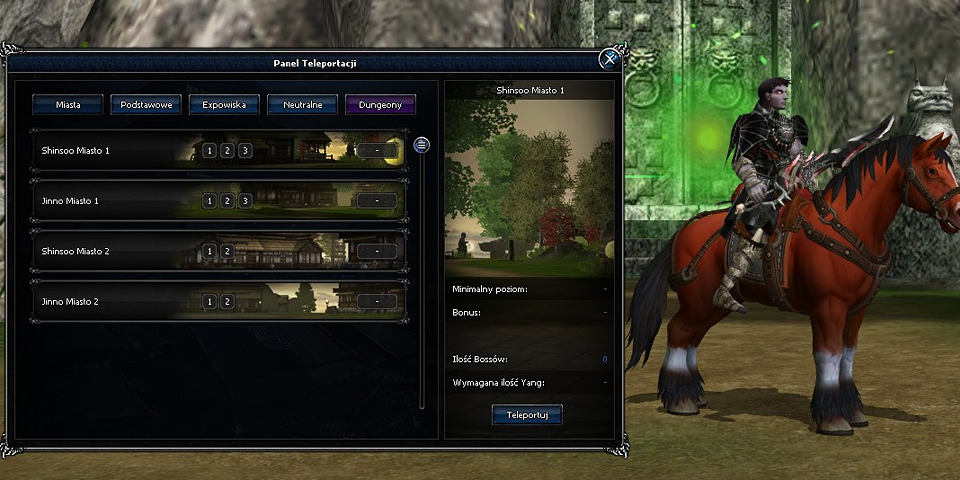Switch to the Miasta tab
The height and width of the screenshot is (480, 960).
(x=69, y=104)
